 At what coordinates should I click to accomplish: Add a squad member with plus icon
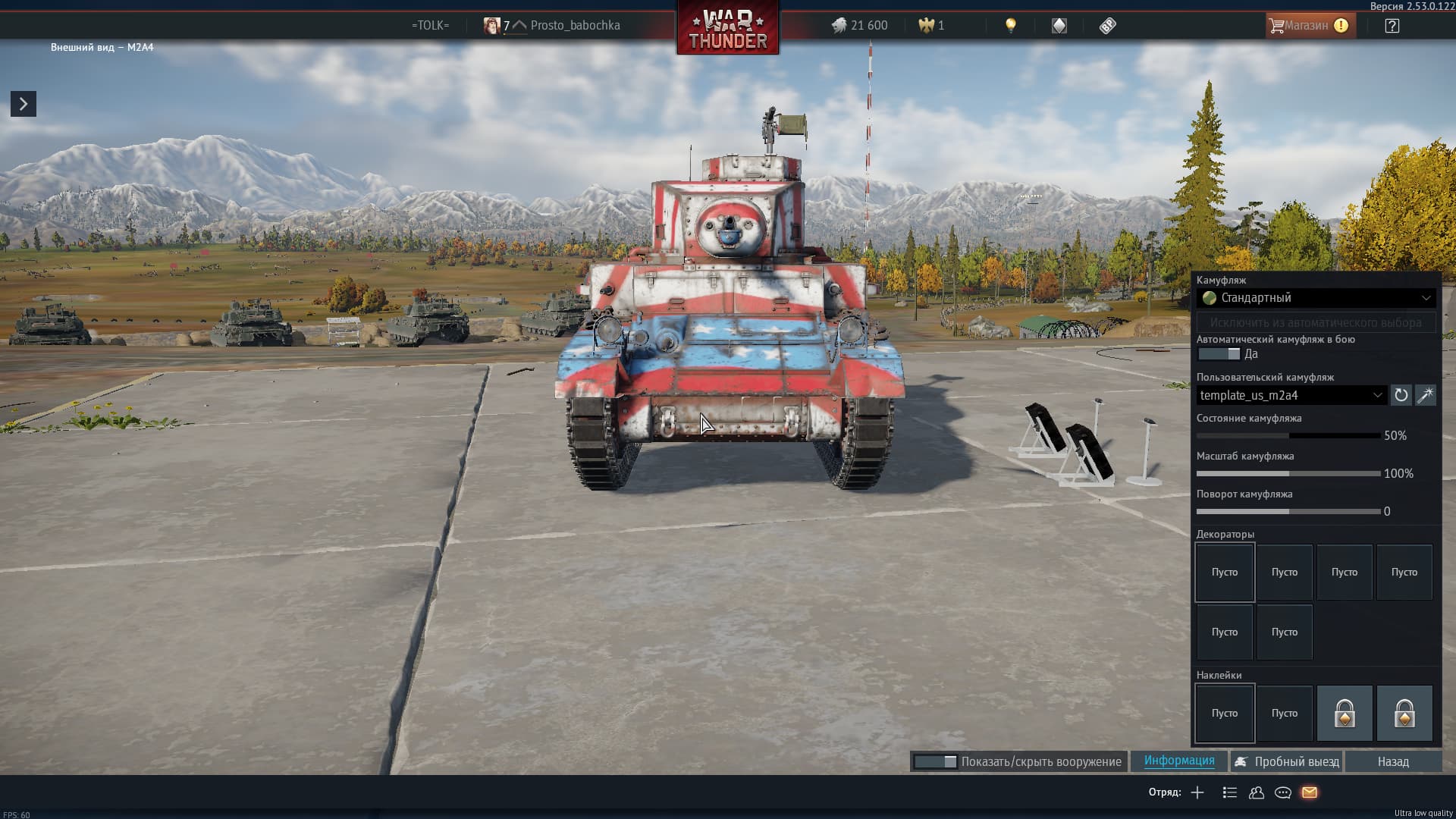(1197, 792)
